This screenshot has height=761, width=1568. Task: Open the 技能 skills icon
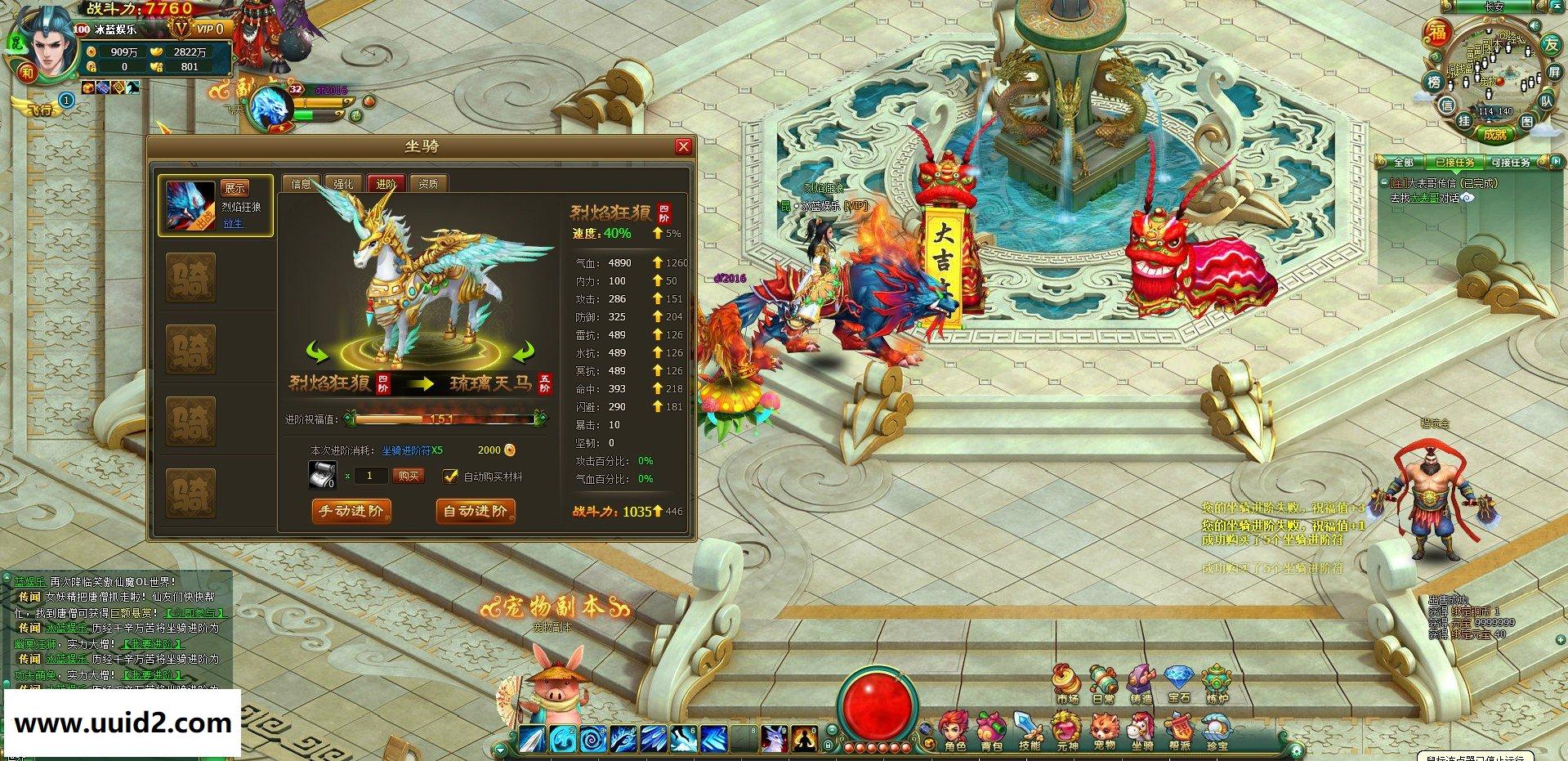tap(1030, 731)
